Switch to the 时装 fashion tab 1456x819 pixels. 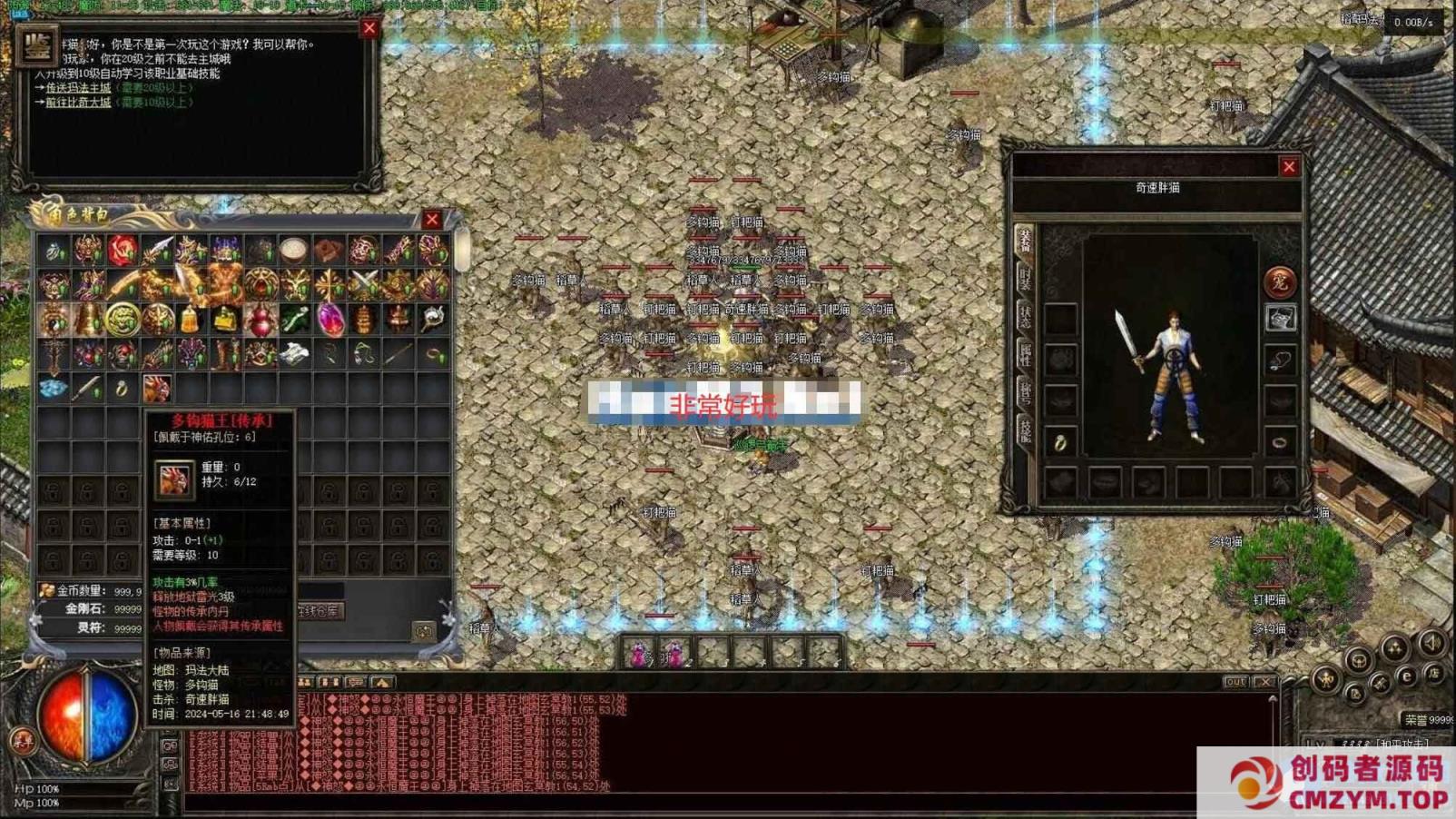[1025, 279]
